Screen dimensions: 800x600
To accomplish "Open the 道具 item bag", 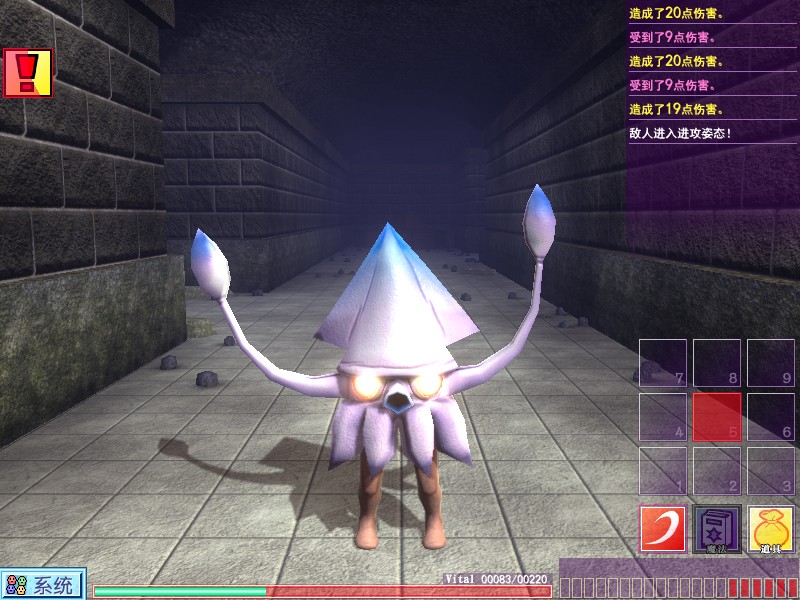I will 771,529.
